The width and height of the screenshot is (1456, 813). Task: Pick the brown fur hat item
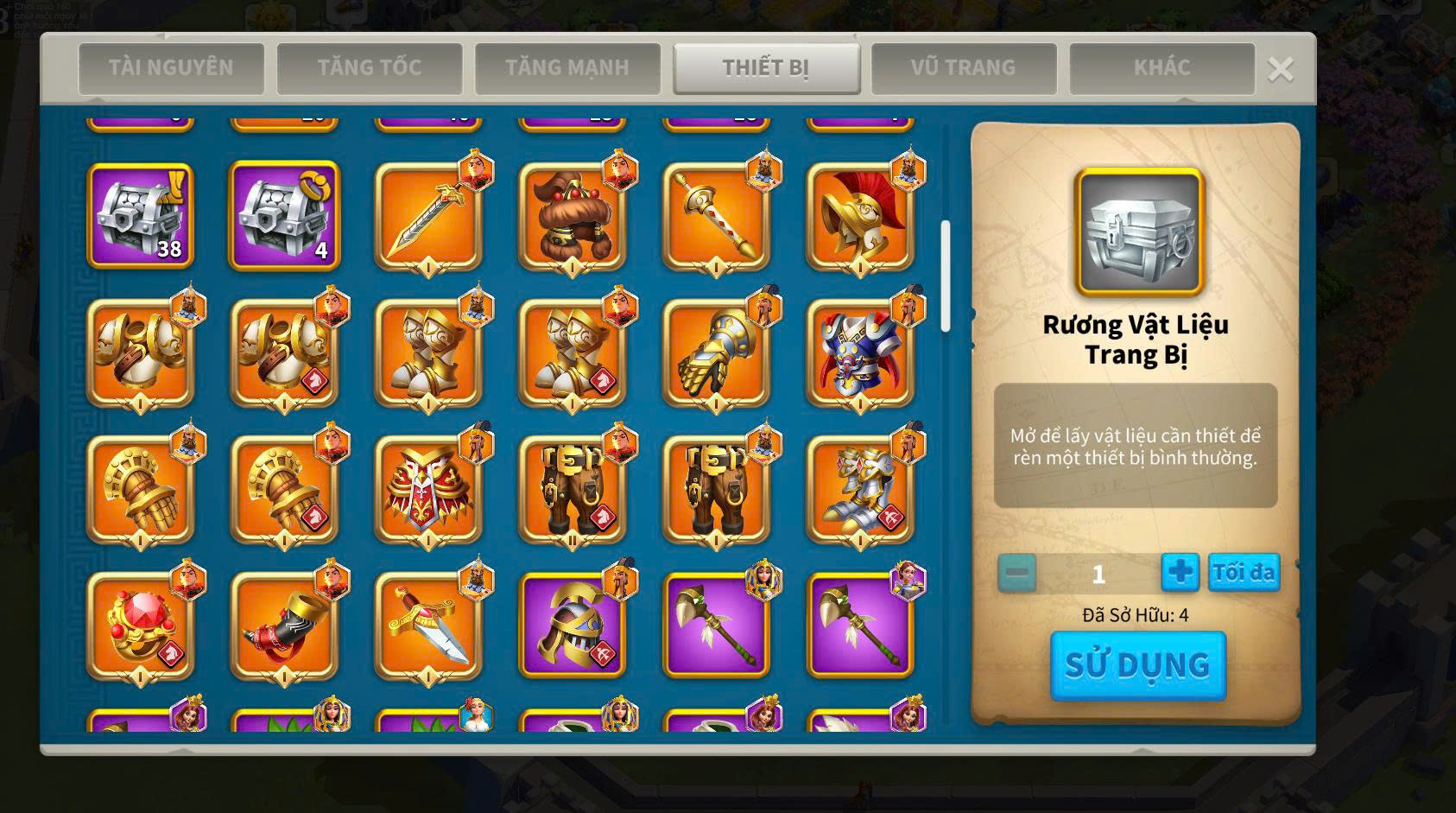(x=572, y=216)
